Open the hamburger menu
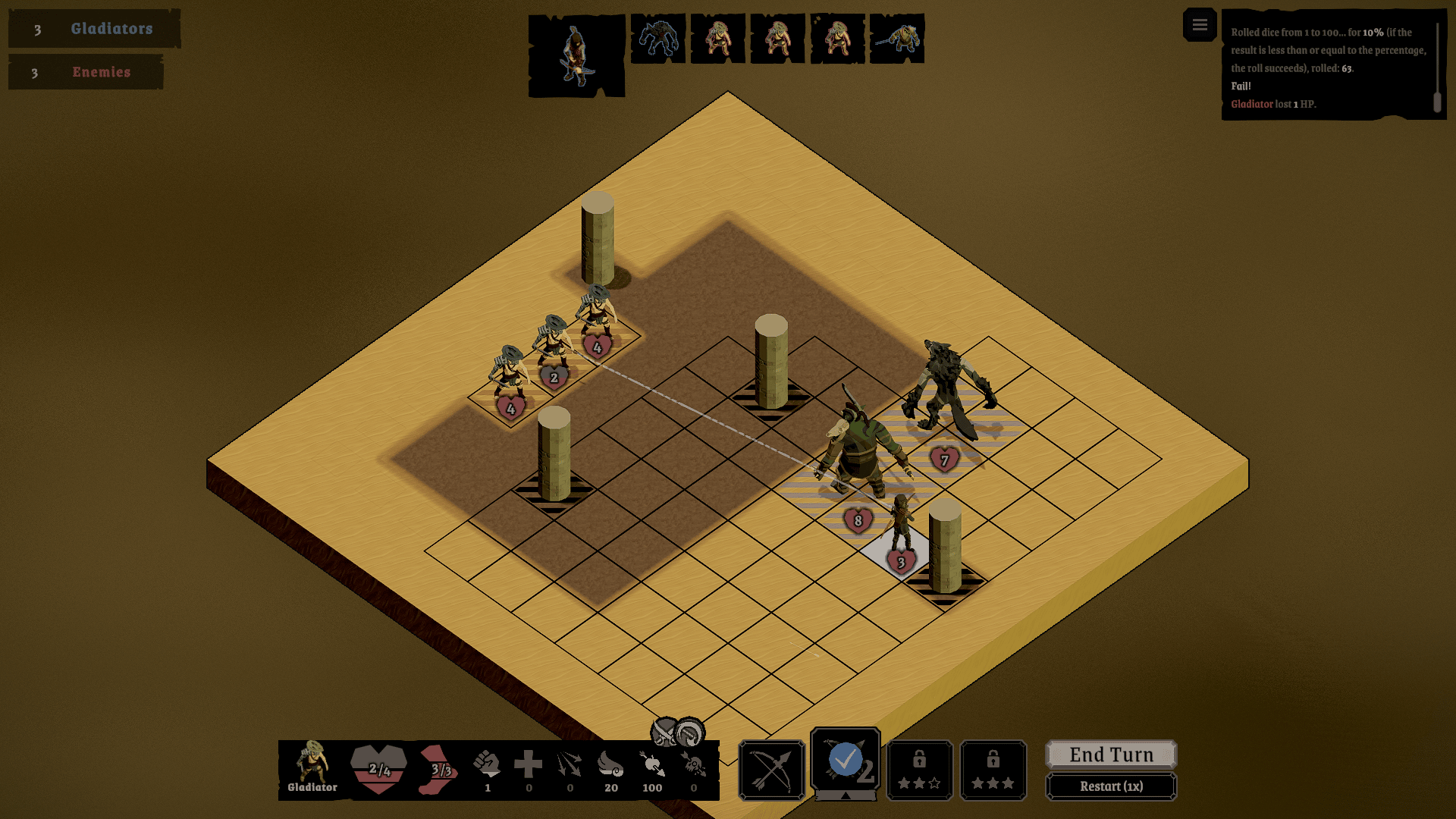Image resolution: width=1456 pixels, height=819 pixels. click(x=1199, y=26)
